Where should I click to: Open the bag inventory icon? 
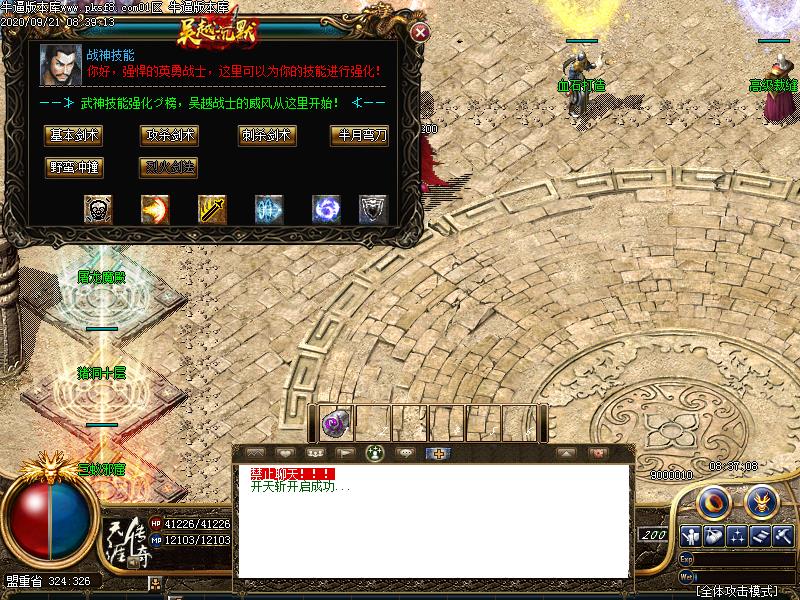[x=714, y=535]
